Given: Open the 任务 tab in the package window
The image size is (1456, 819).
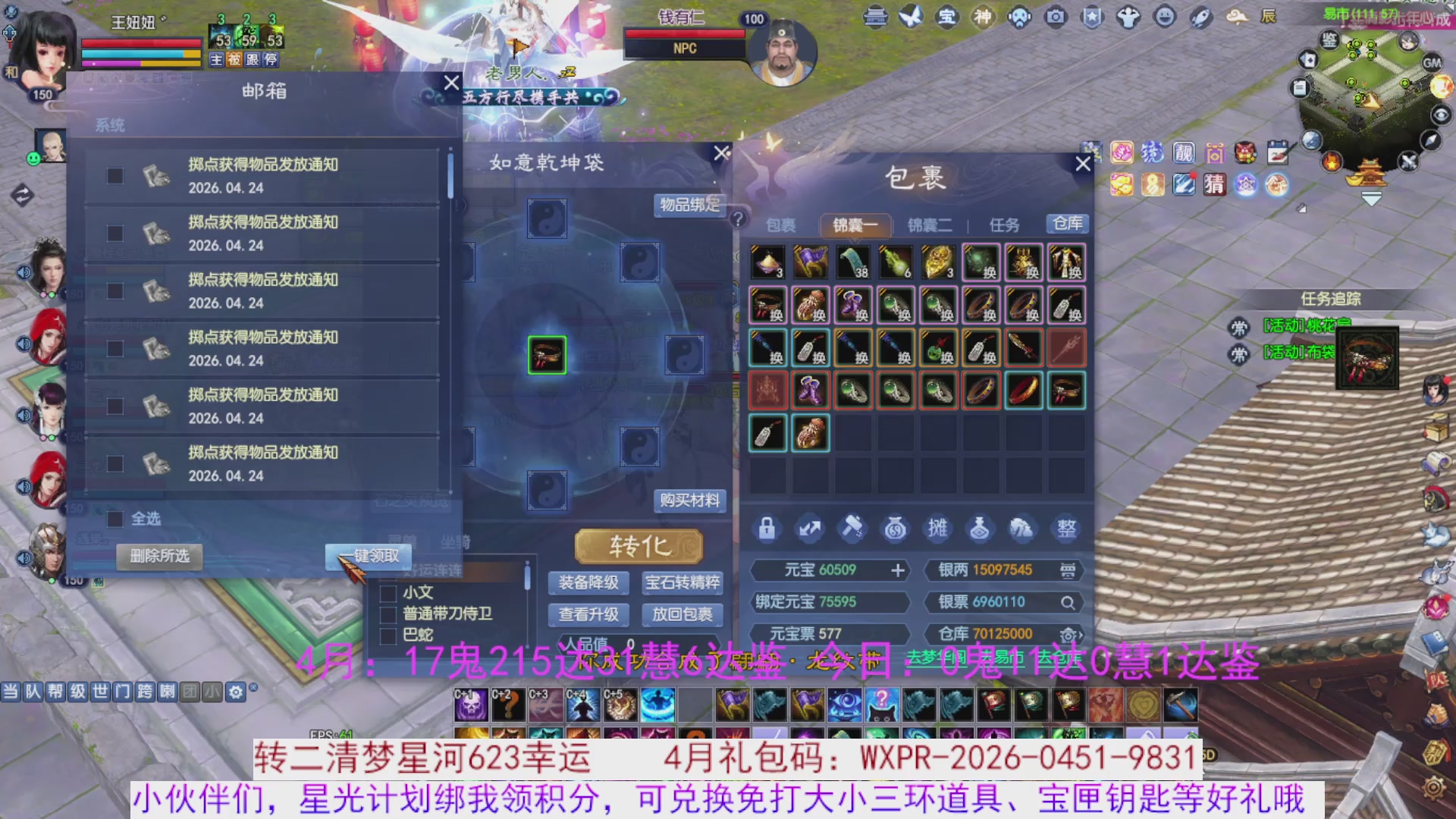Looking at the screenshot, I should click(x=1006, y=224).
